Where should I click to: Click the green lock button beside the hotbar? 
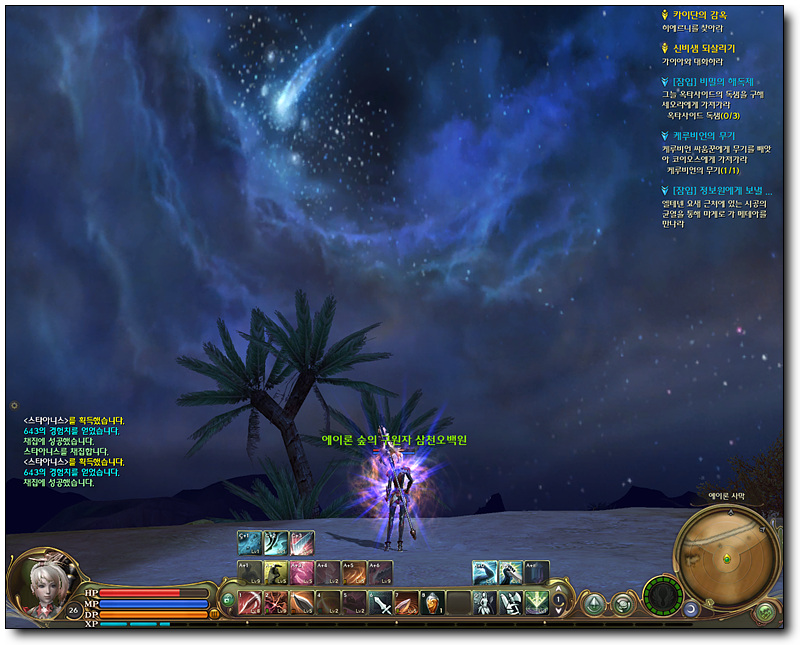tap(227, 601)
